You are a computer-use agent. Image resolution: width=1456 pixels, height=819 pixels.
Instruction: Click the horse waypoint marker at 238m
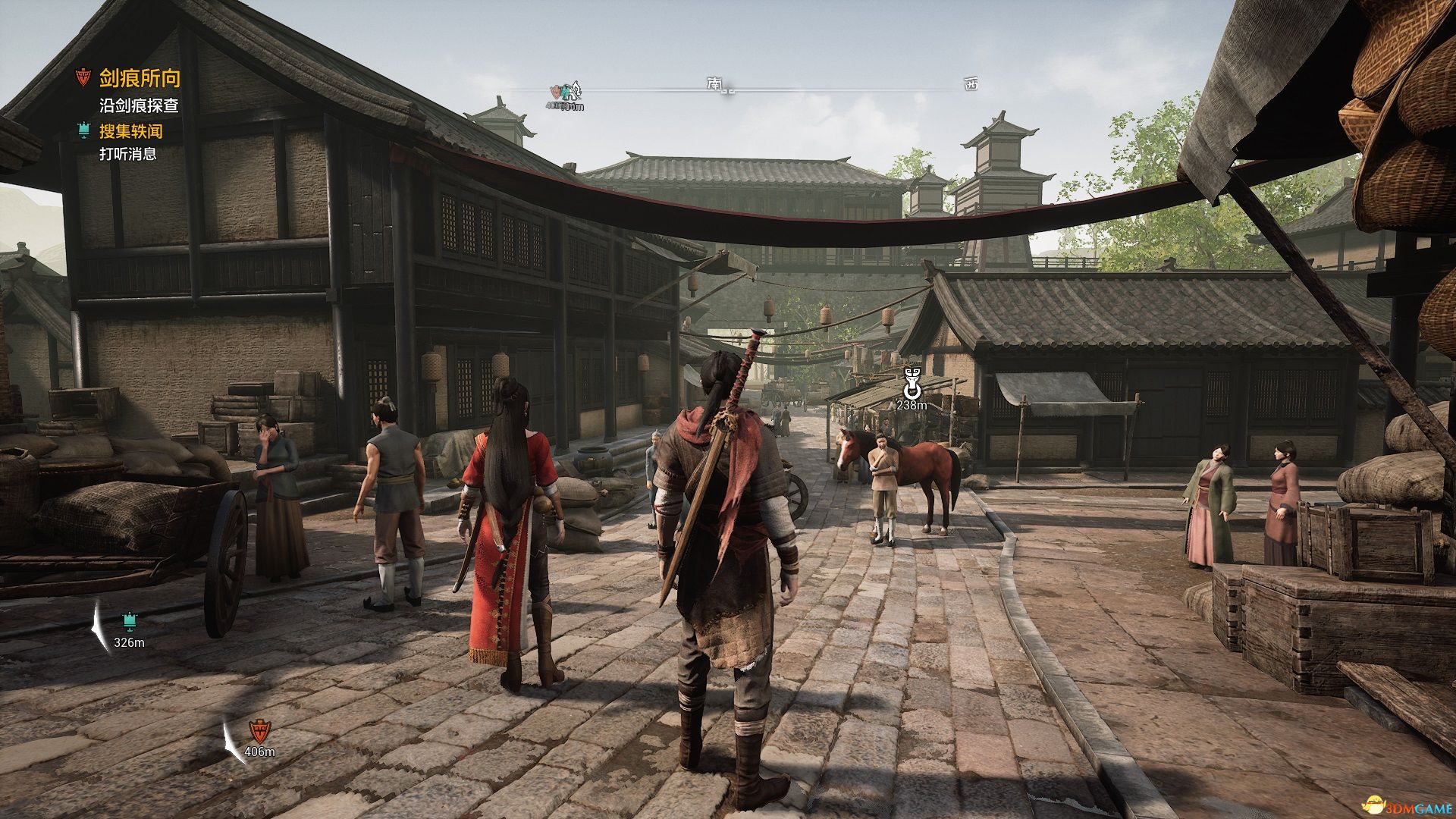click(x=912, y=384)
